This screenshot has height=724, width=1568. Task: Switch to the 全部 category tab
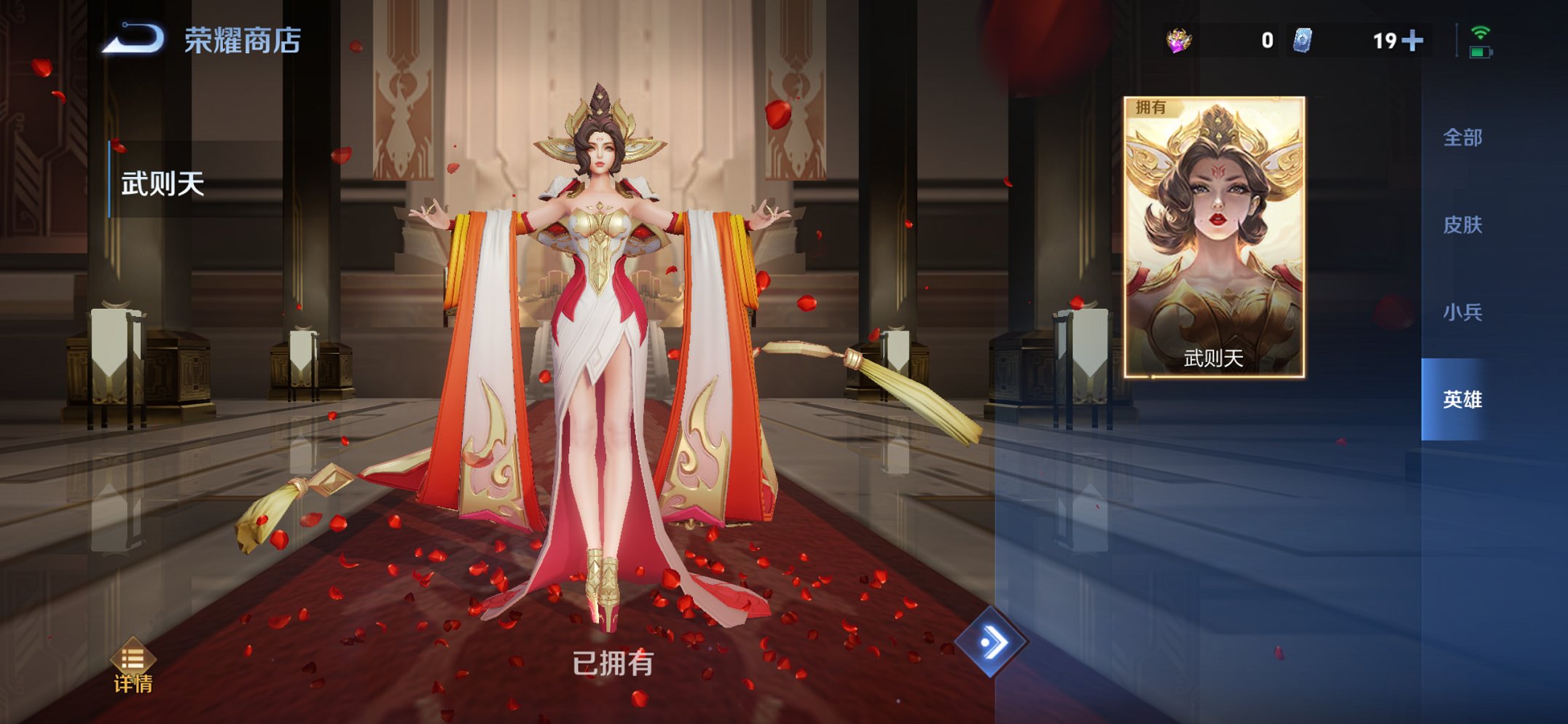[1465, 136]
